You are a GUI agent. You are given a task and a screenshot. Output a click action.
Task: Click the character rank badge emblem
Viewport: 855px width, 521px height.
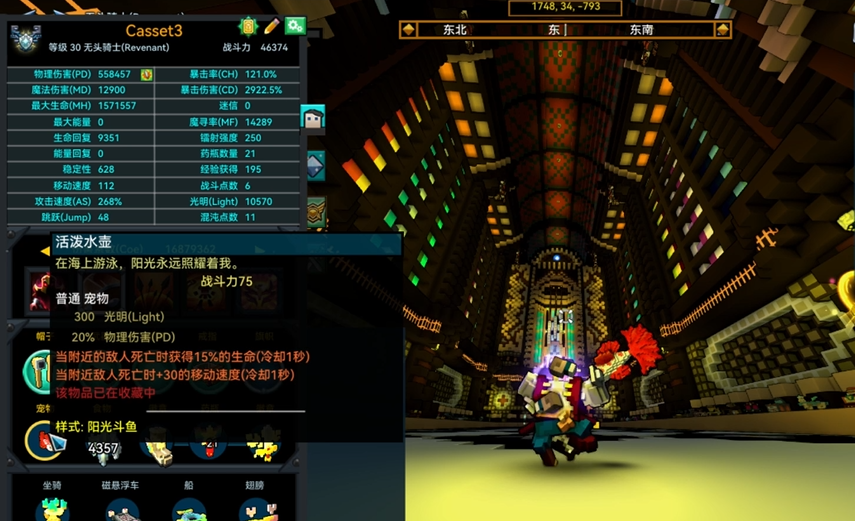[26, 40]
